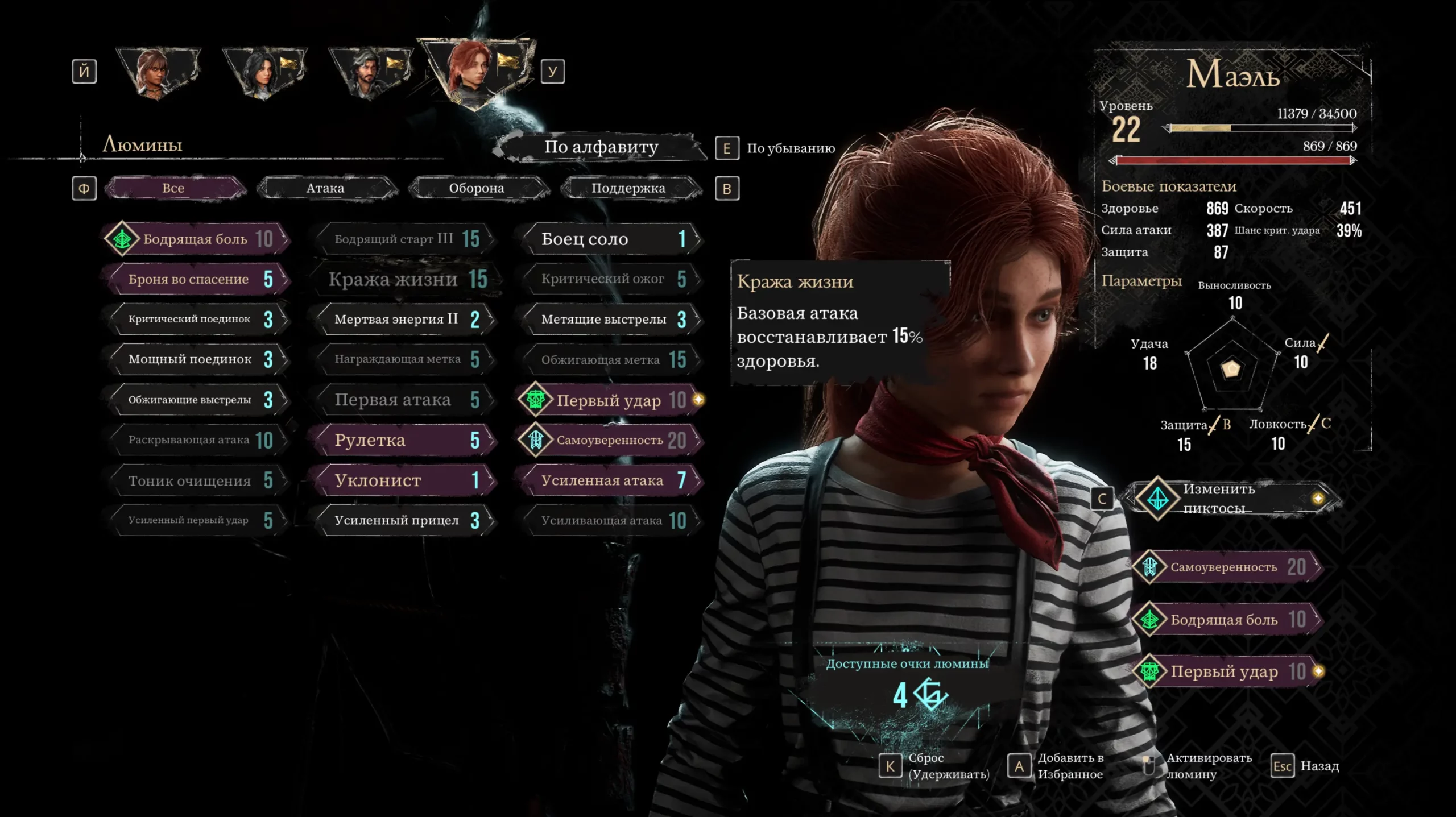1456x817 pixels.
Task: Toggle the Усиленная атака lumina
Action: tap(611, 480)
